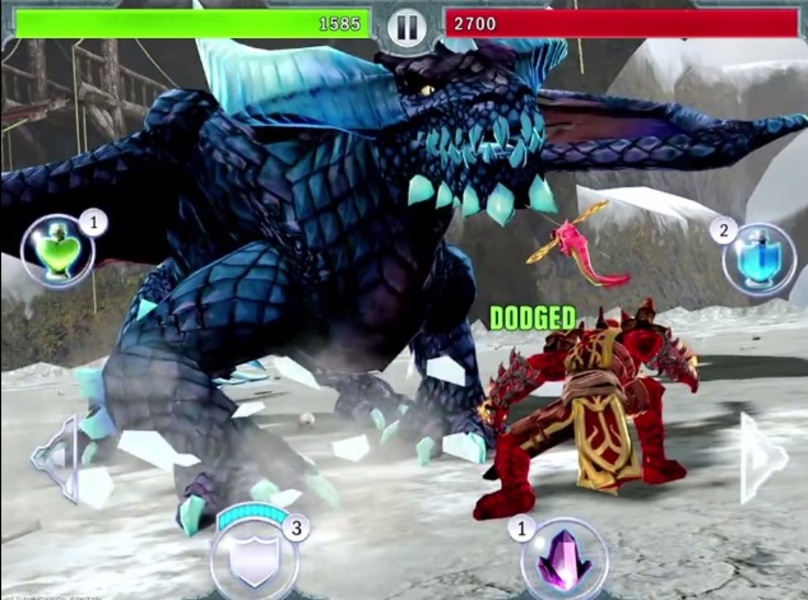Pause the battle
This screenshot has height=600, width=808.
tap(407, 25)
